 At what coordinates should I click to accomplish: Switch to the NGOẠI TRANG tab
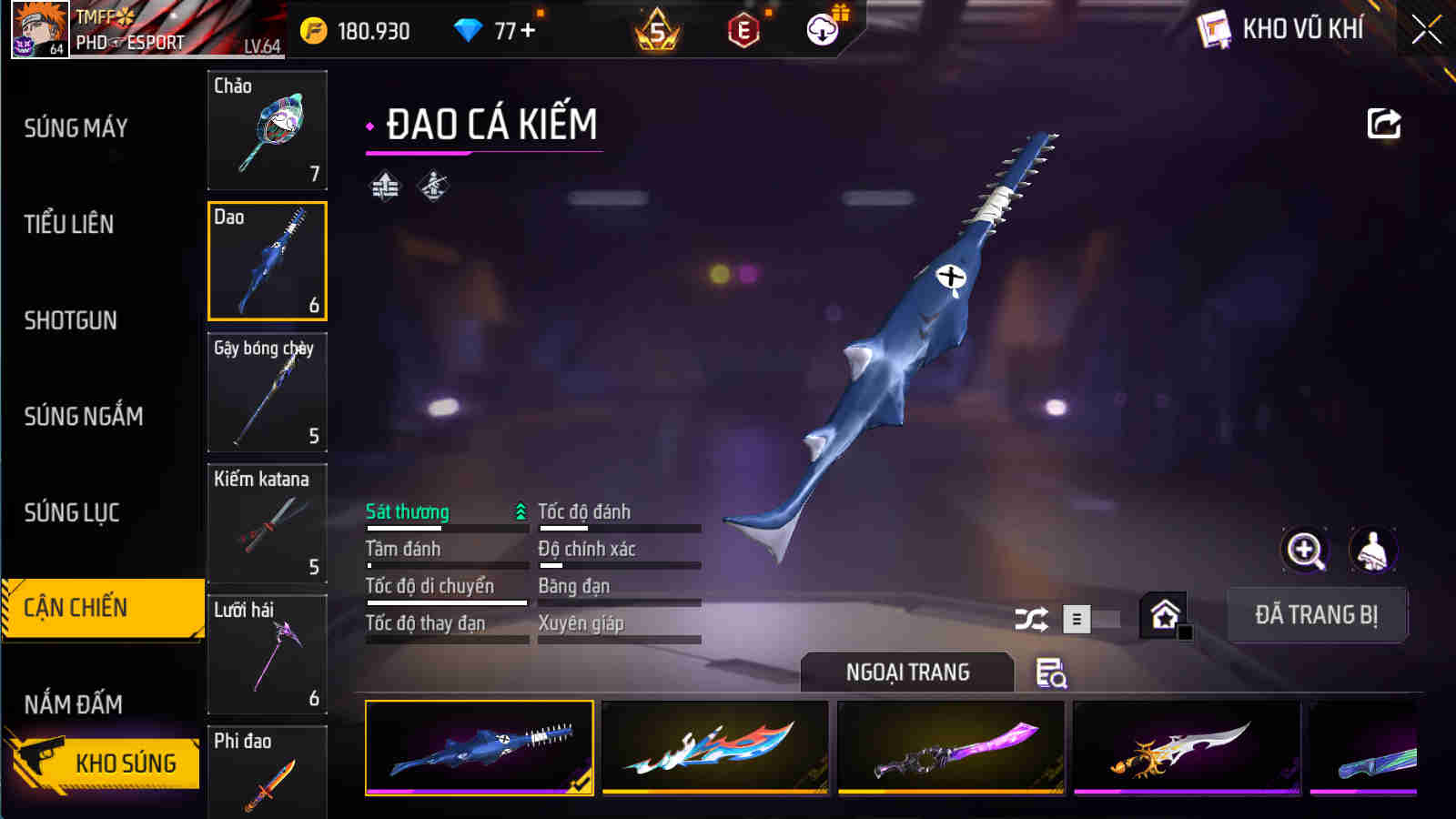click(906, 672)
